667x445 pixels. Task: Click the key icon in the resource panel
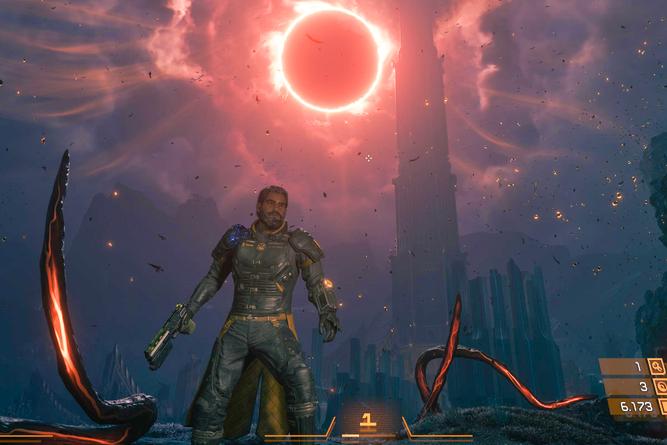657,366
